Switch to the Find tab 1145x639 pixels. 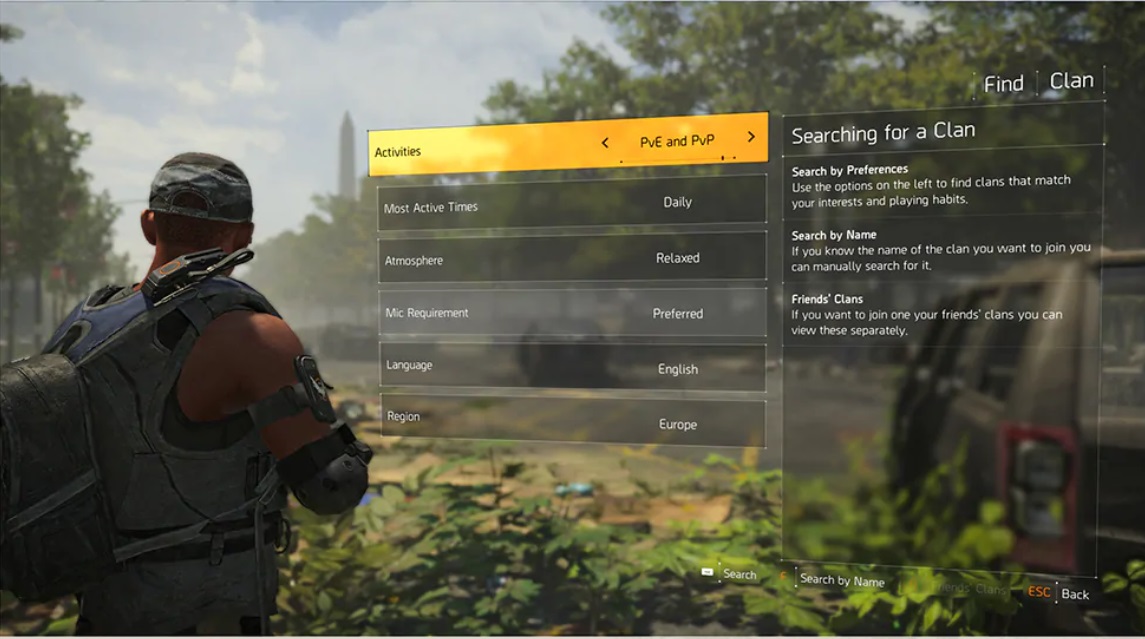pyautogui.click(x=1003, y=85)
